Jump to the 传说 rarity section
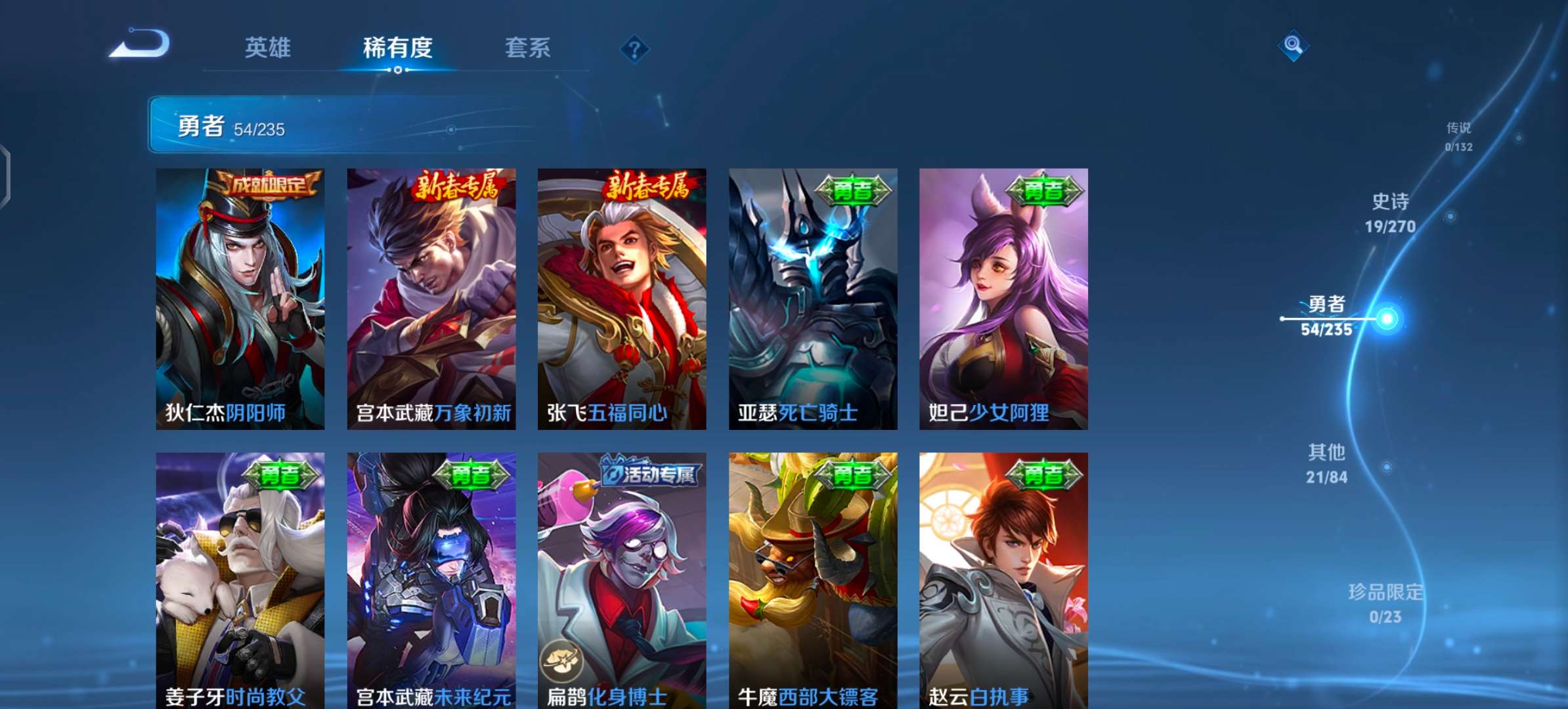The height and width of the screenshot is (709, 1568). [1458, 136]
